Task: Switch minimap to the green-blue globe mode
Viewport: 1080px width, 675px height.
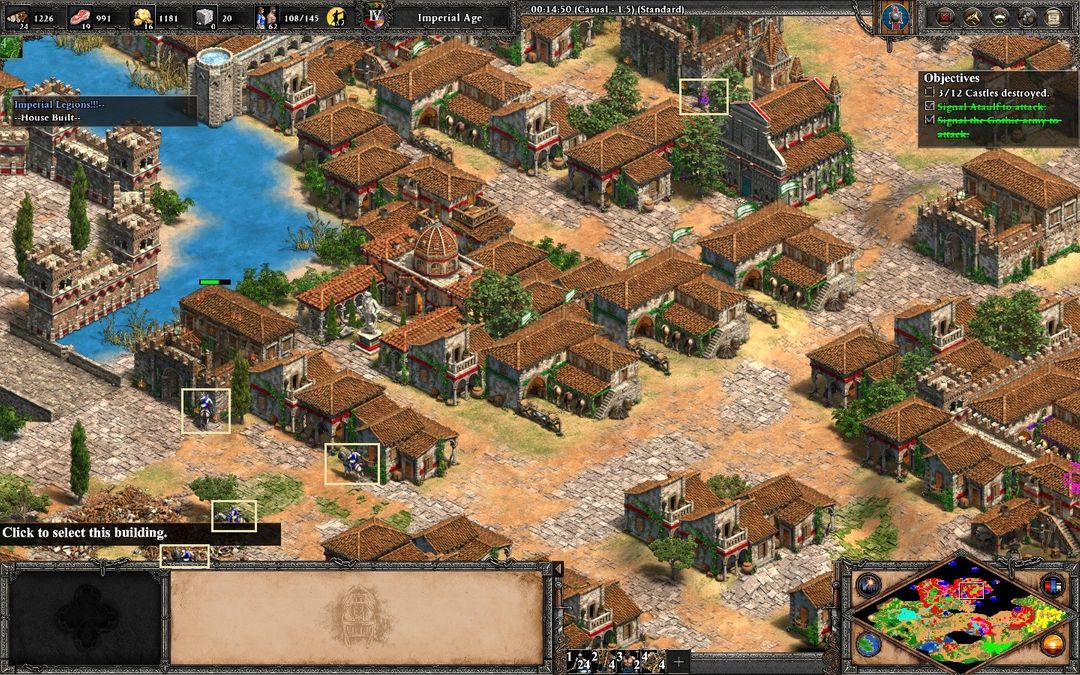Action: 867,643
